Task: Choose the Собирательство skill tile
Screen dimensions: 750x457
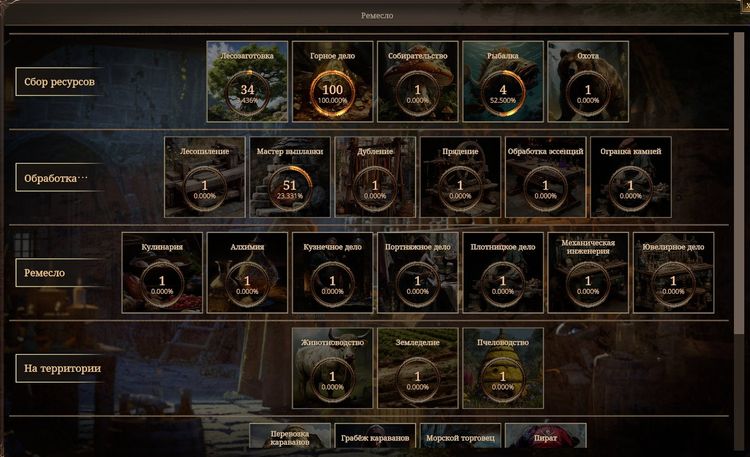Action: (x=418, y=81)
